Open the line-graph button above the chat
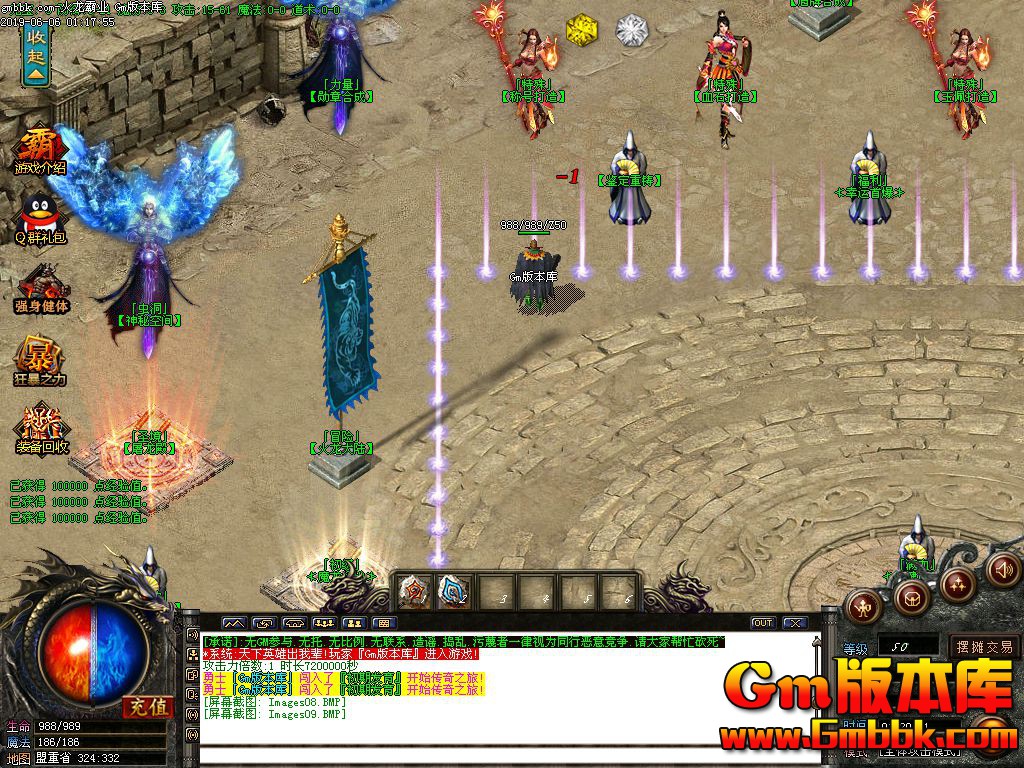Screen dimensions: 1024x768 (x=233, y=623)
